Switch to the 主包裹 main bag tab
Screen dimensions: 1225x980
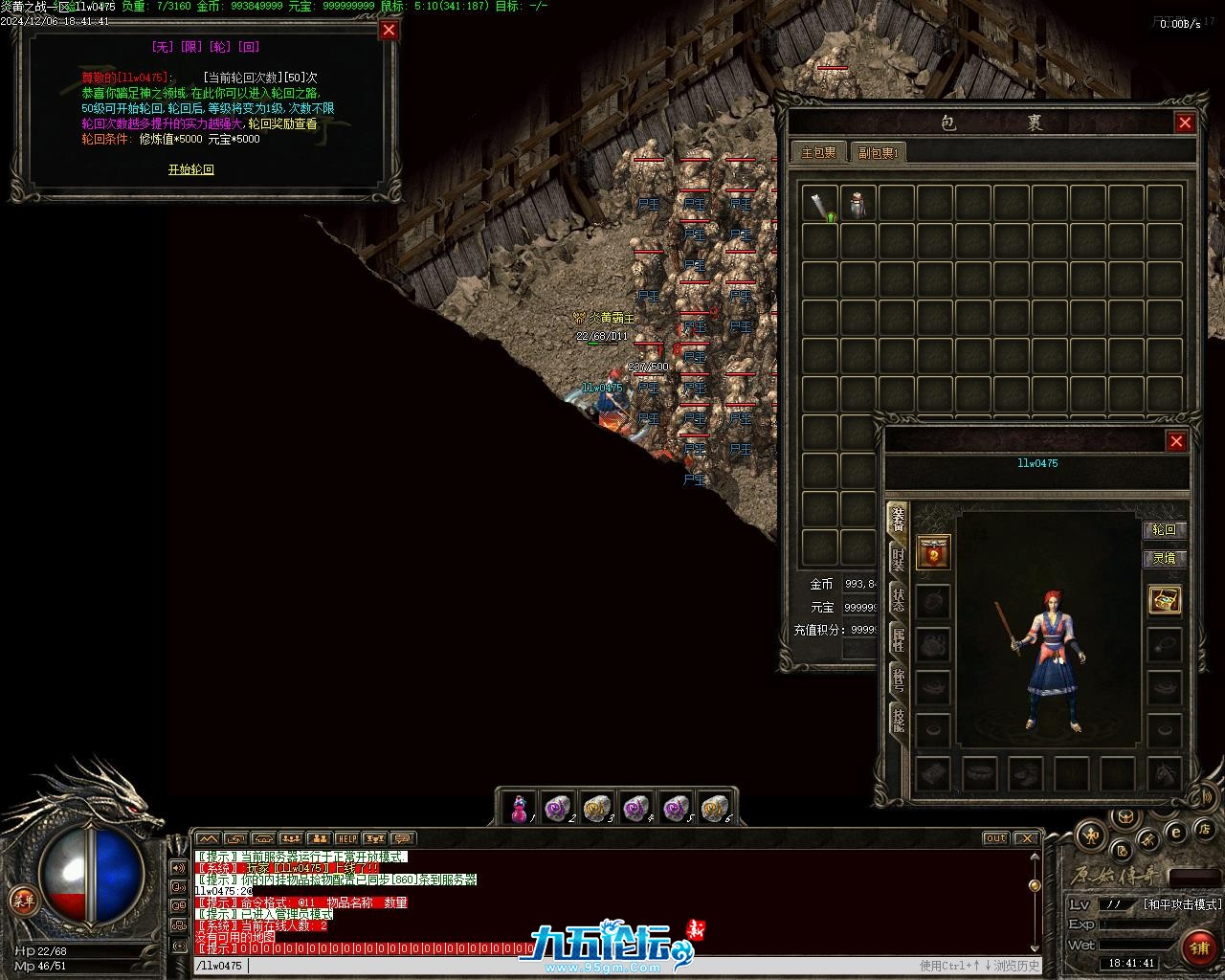pyautogui.click(x=818, y=152)
